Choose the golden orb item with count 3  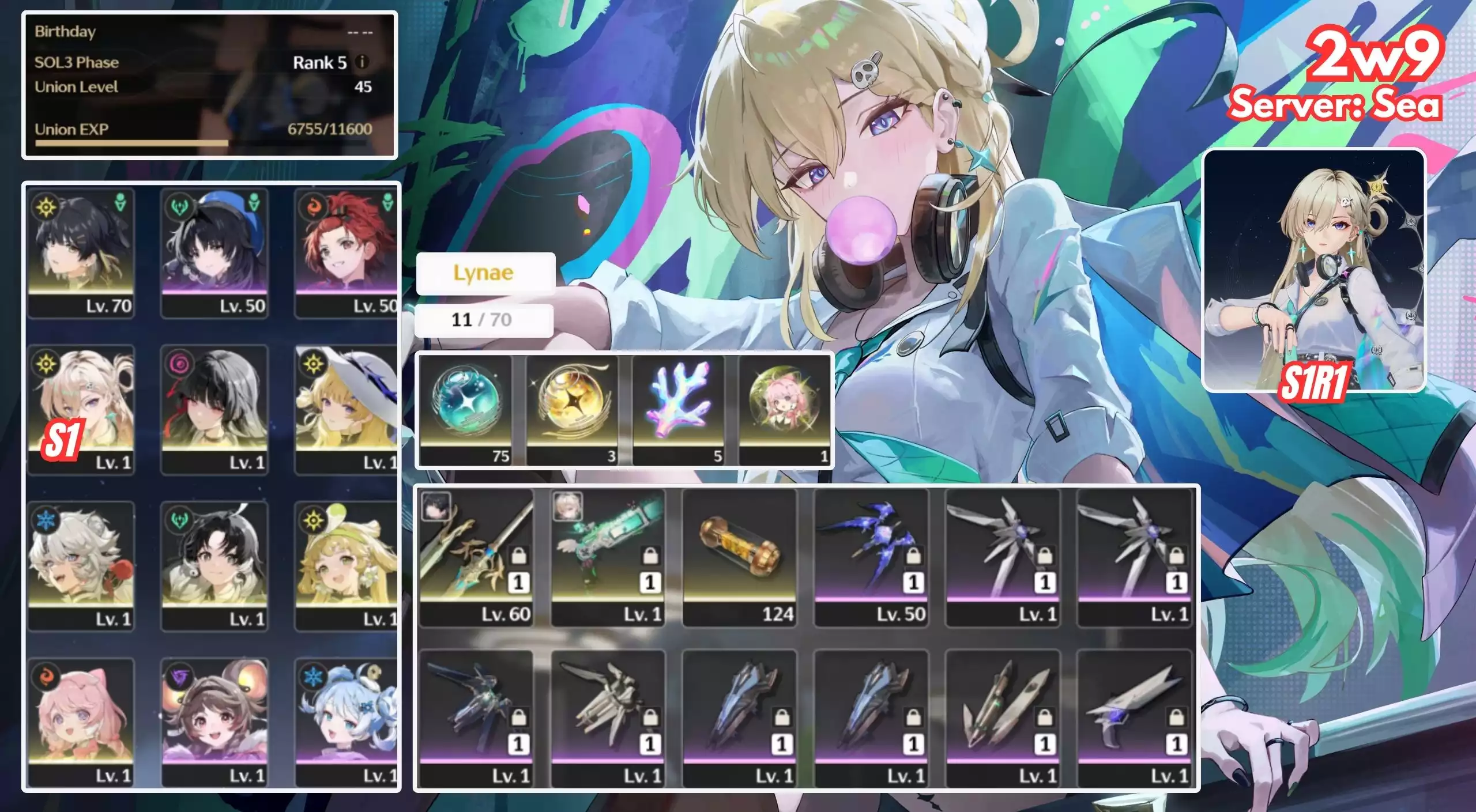point(572,409)
